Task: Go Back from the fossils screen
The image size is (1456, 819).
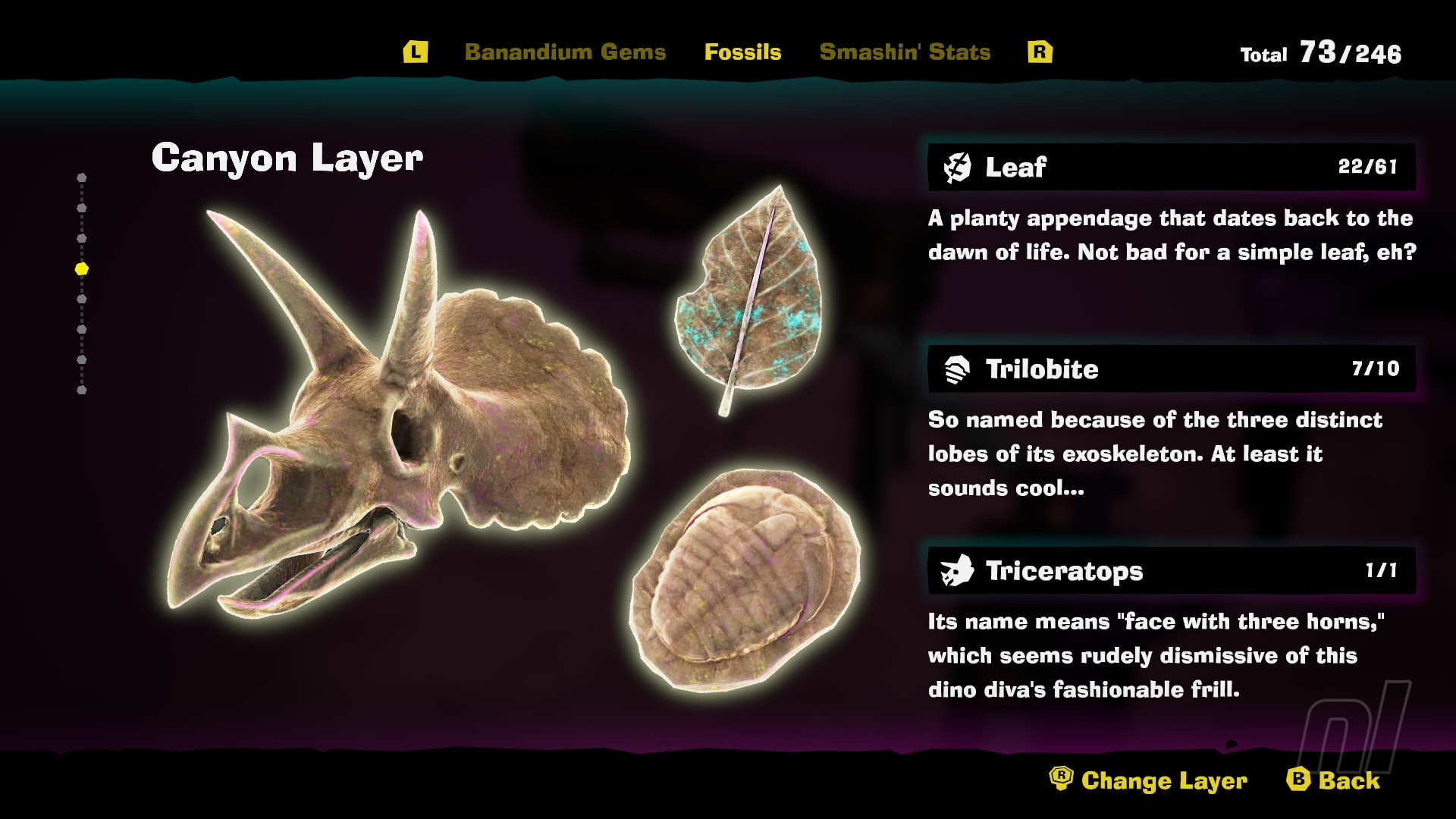Action: 1334,780
